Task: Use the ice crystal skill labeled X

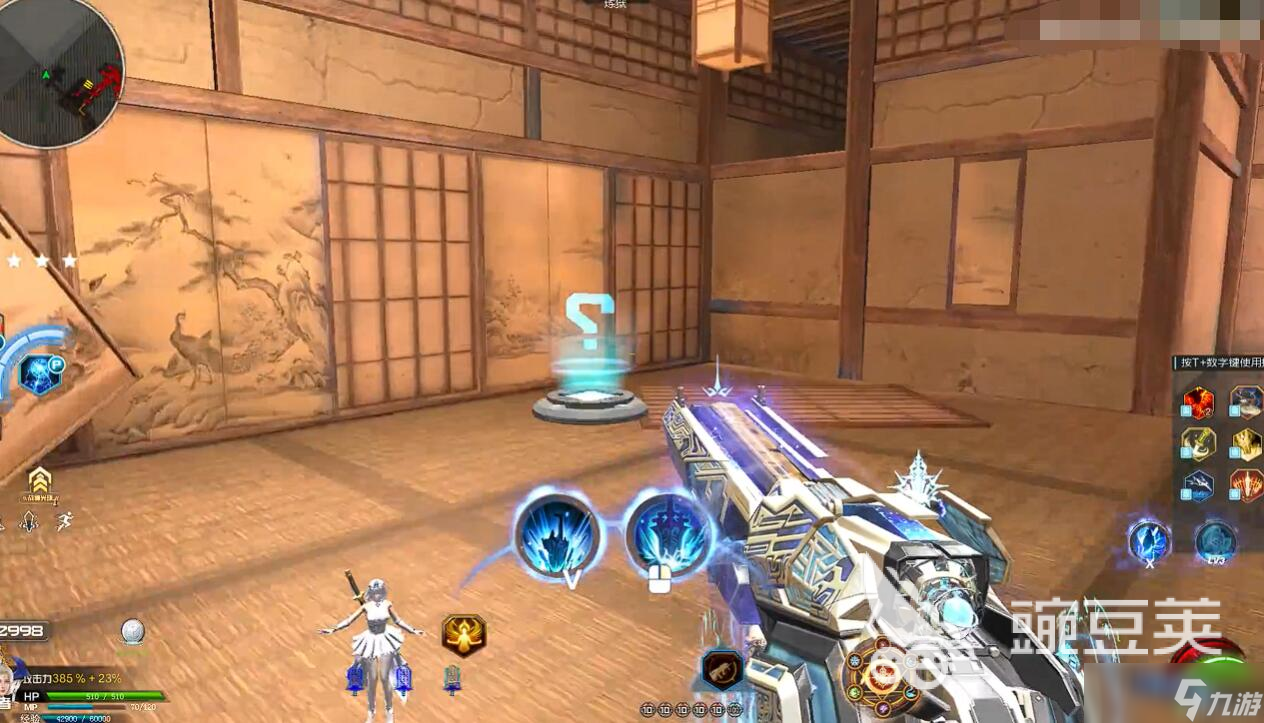Action: click(x=1149, y=541)
